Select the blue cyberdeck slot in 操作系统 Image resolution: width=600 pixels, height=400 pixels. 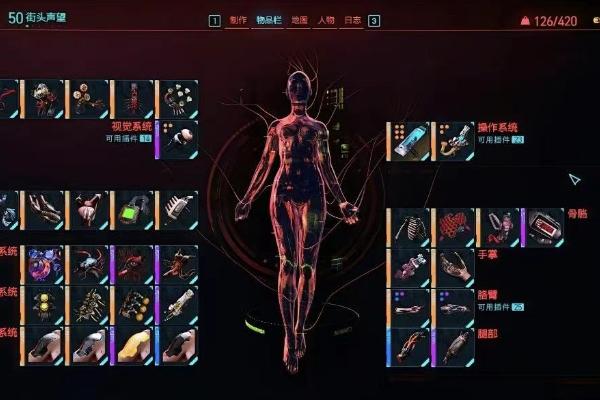click(x=411, y=141)
